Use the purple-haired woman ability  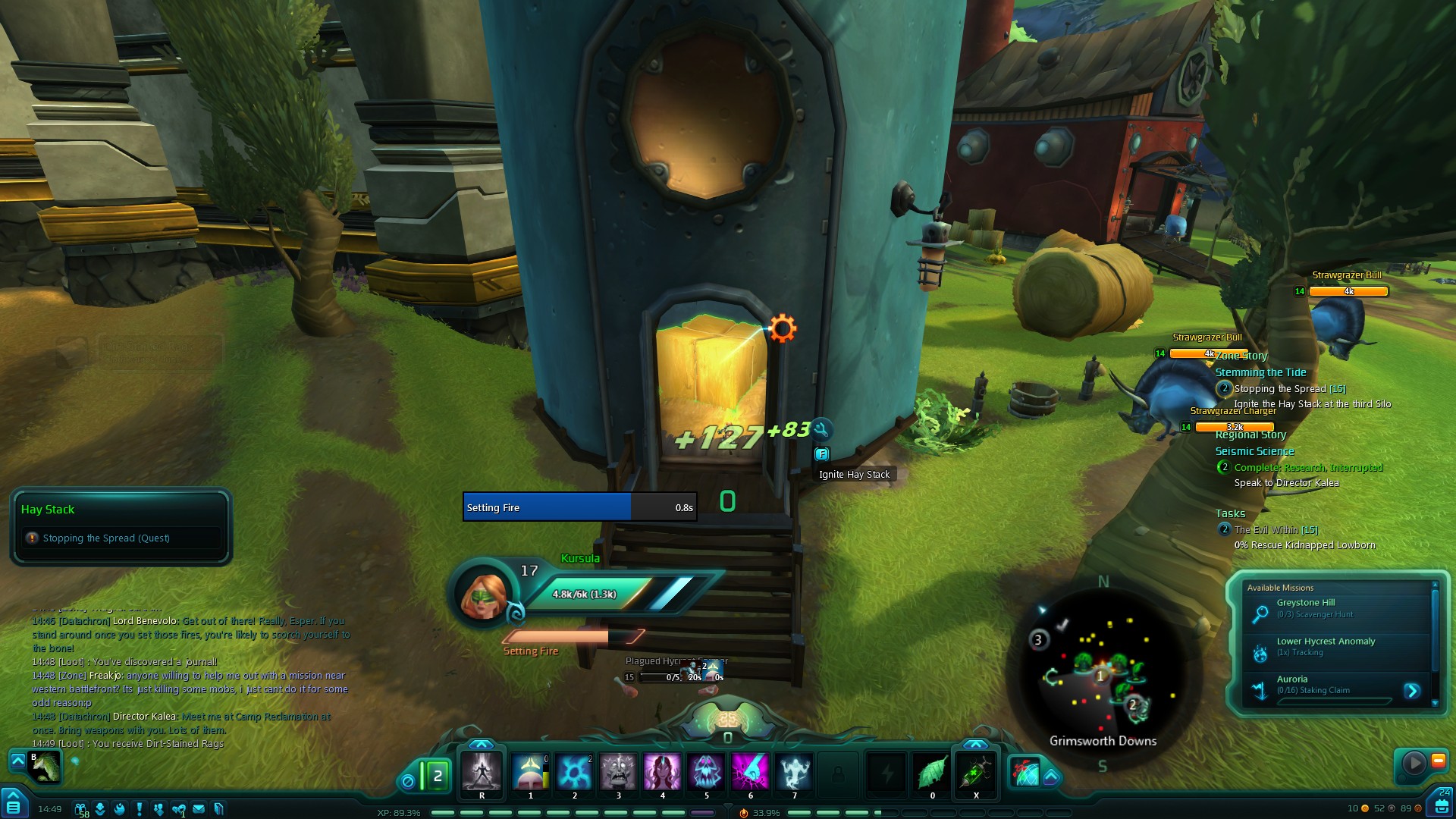662,772
